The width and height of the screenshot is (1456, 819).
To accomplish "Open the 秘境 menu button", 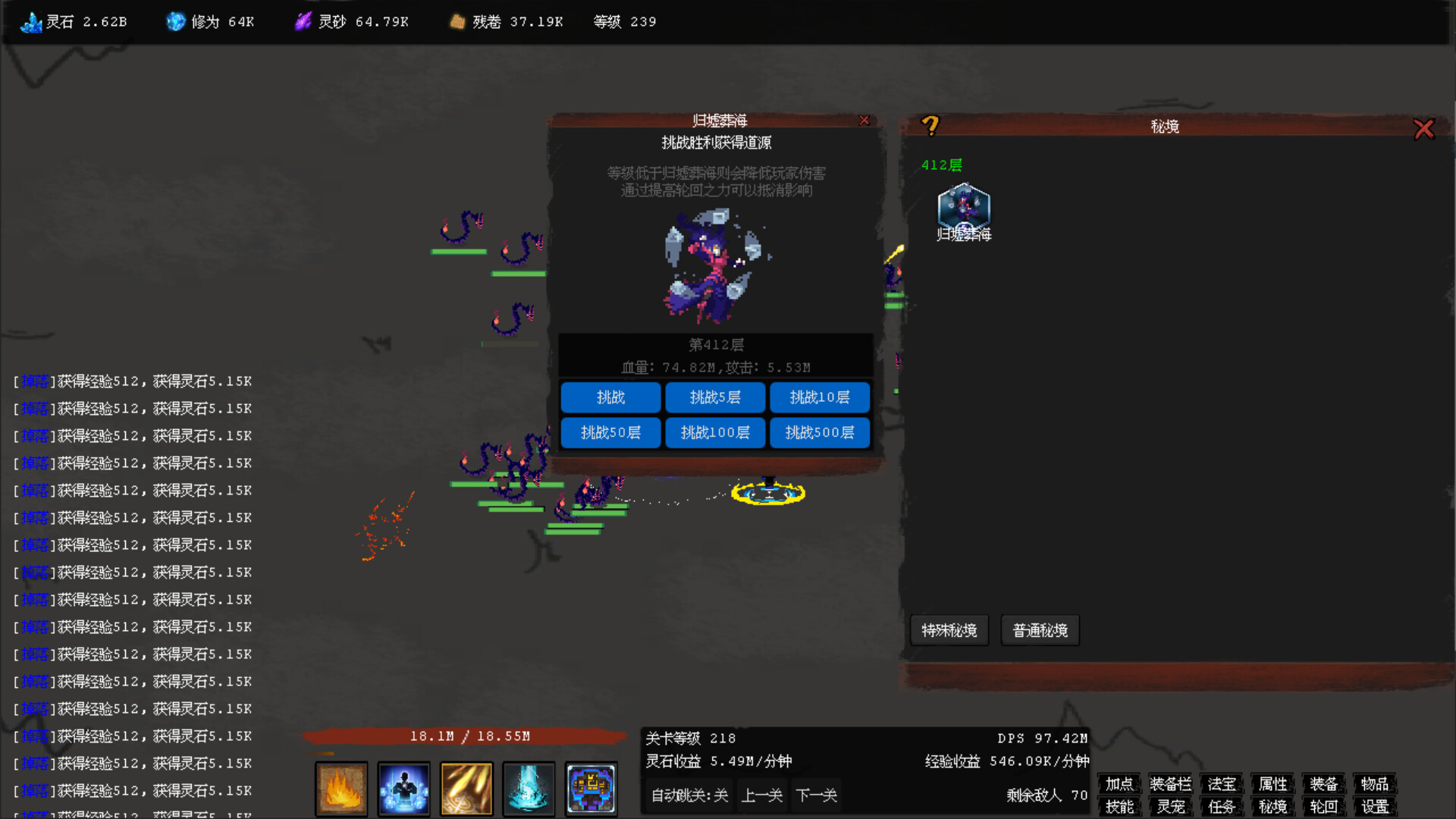I will [x=1272, y=807].
